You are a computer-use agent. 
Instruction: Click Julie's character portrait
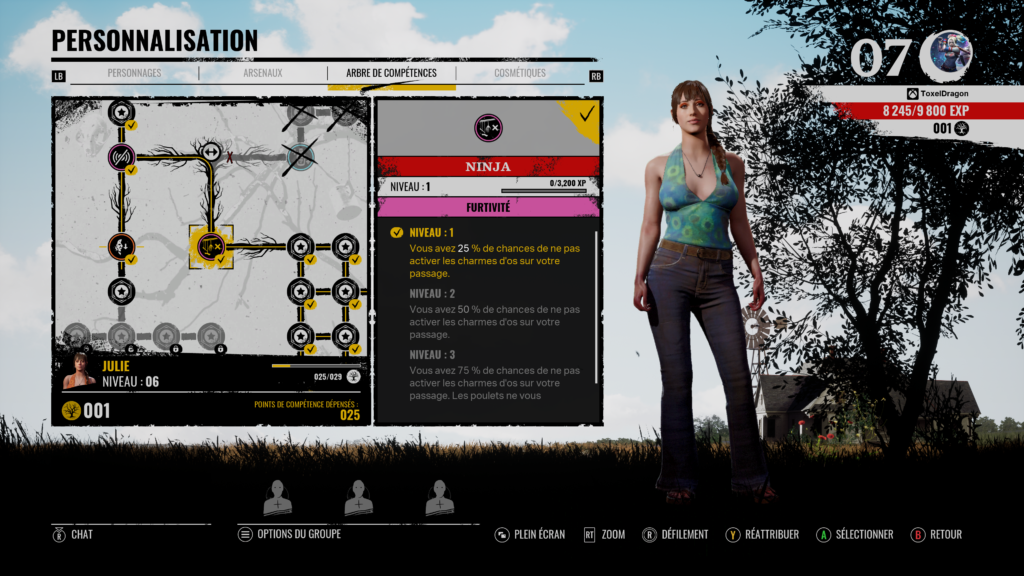tap(80, 372)
